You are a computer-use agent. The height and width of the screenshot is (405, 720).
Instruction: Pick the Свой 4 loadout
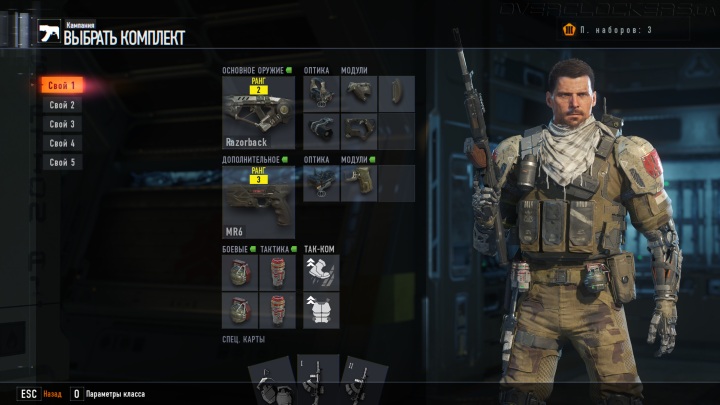tap(62, 143)
